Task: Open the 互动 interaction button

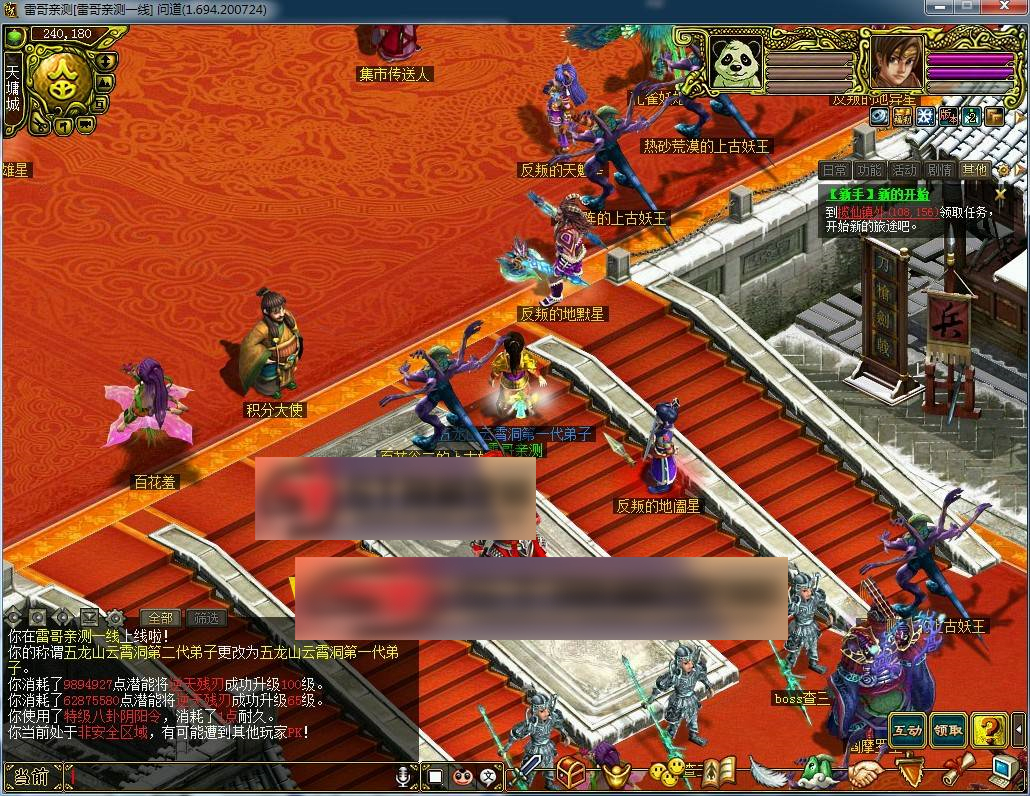Action: click(x=907, y=731)
